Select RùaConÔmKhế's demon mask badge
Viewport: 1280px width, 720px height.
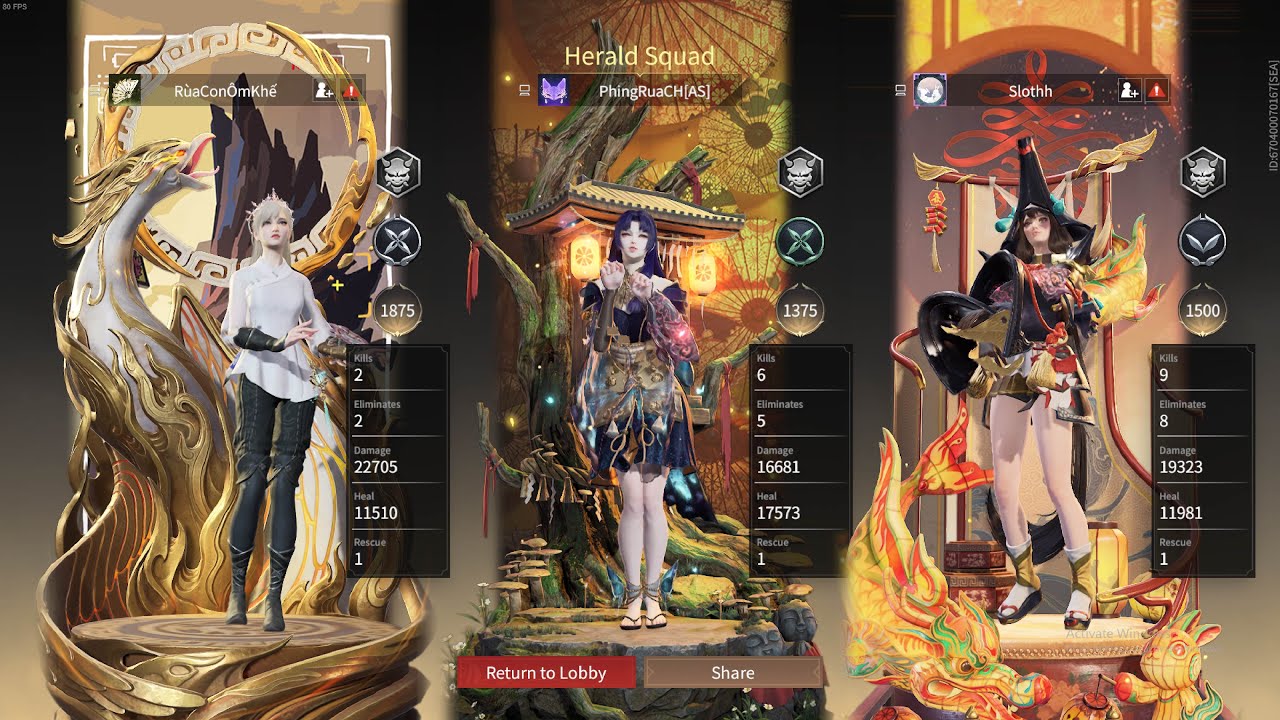pos(397,173)
